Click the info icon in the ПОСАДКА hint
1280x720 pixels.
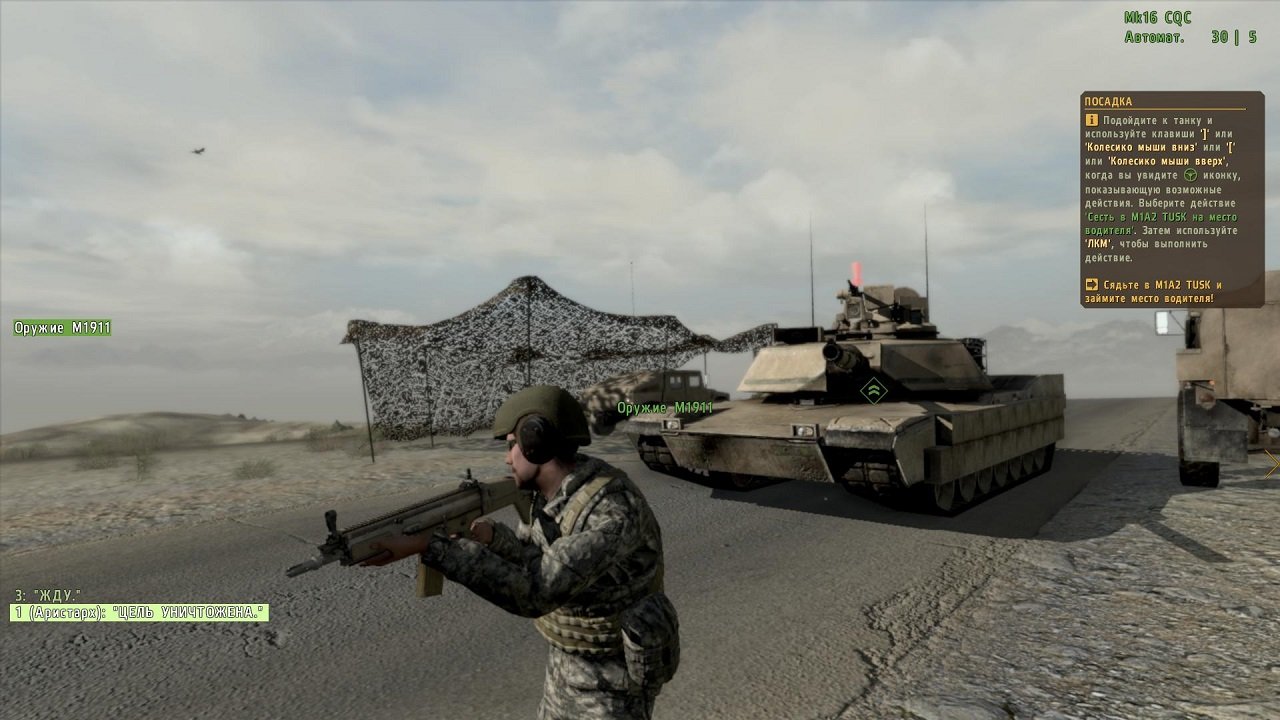(1092, 121)
